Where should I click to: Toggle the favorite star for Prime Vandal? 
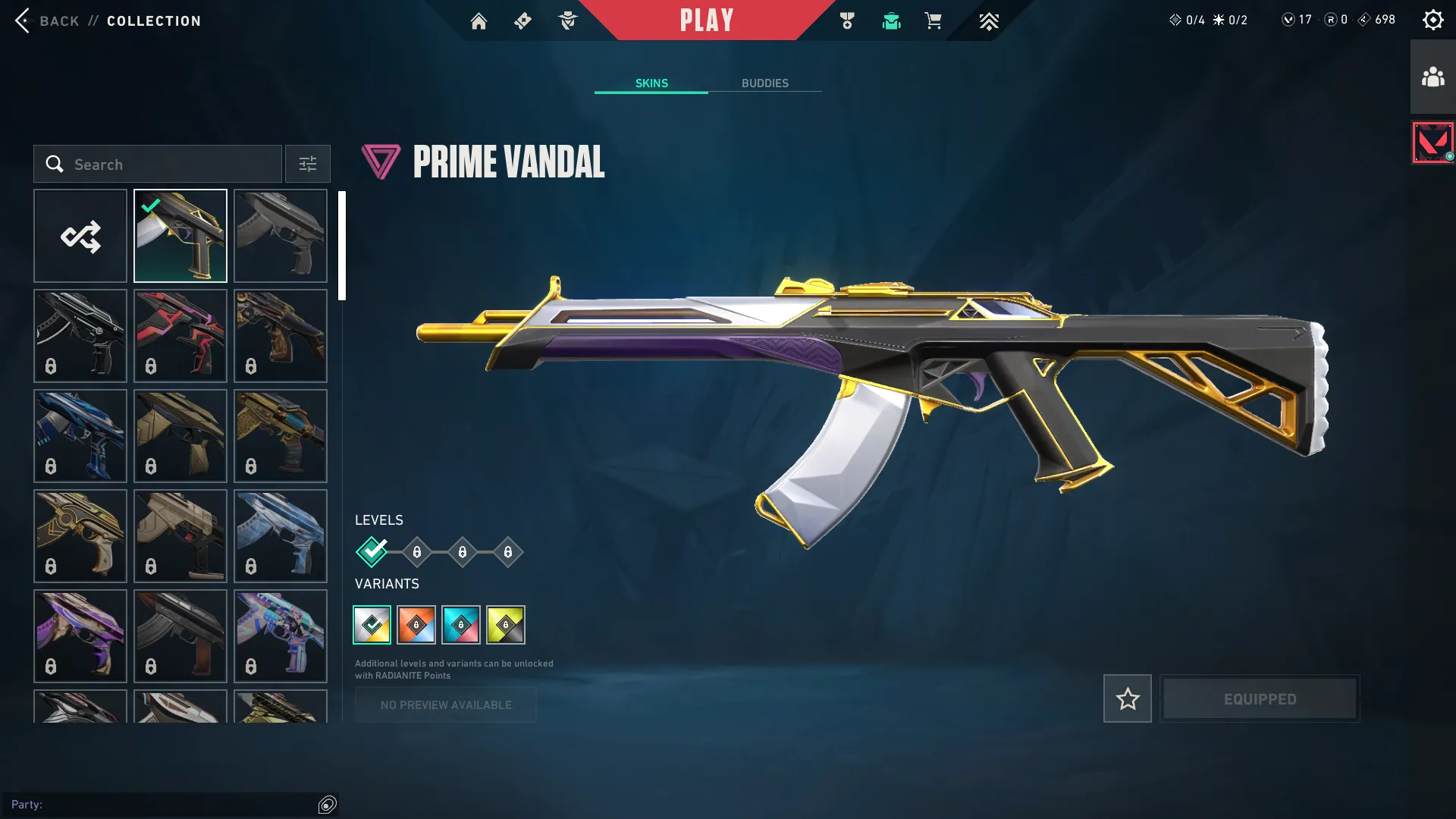(x=1127, y=698)
